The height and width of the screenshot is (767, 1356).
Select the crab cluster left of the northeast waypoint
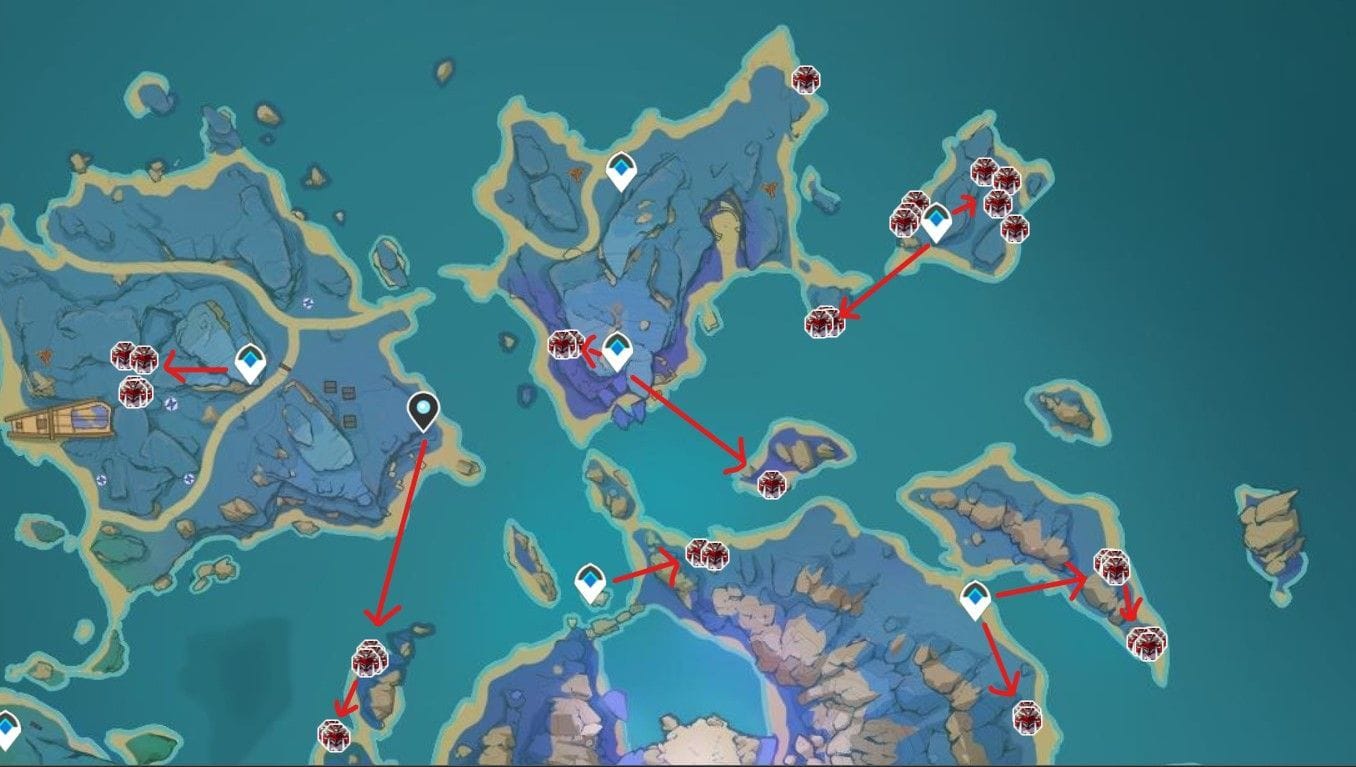[906, 216]
